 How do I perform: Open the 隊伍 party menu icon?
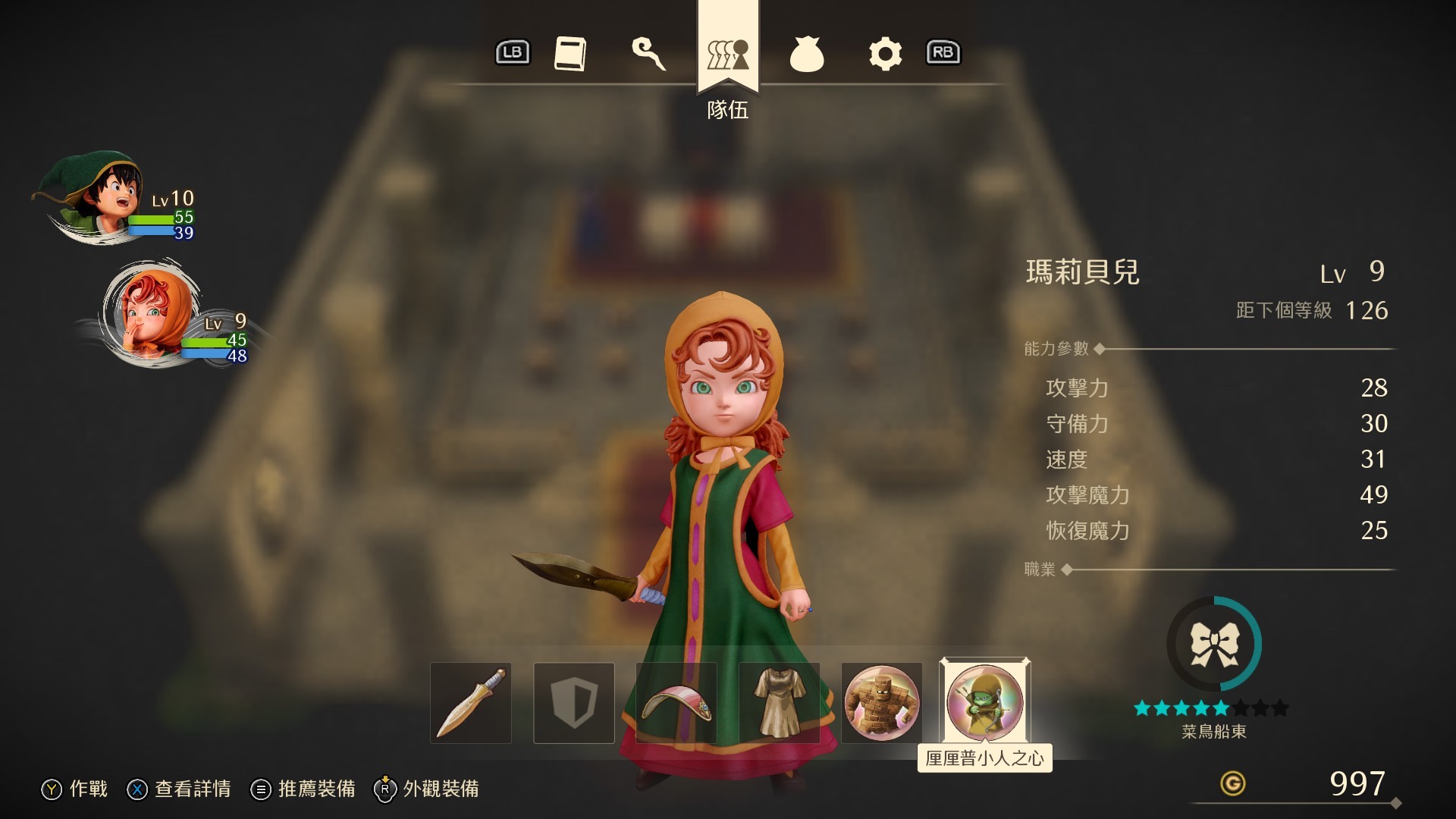(727, 53)
